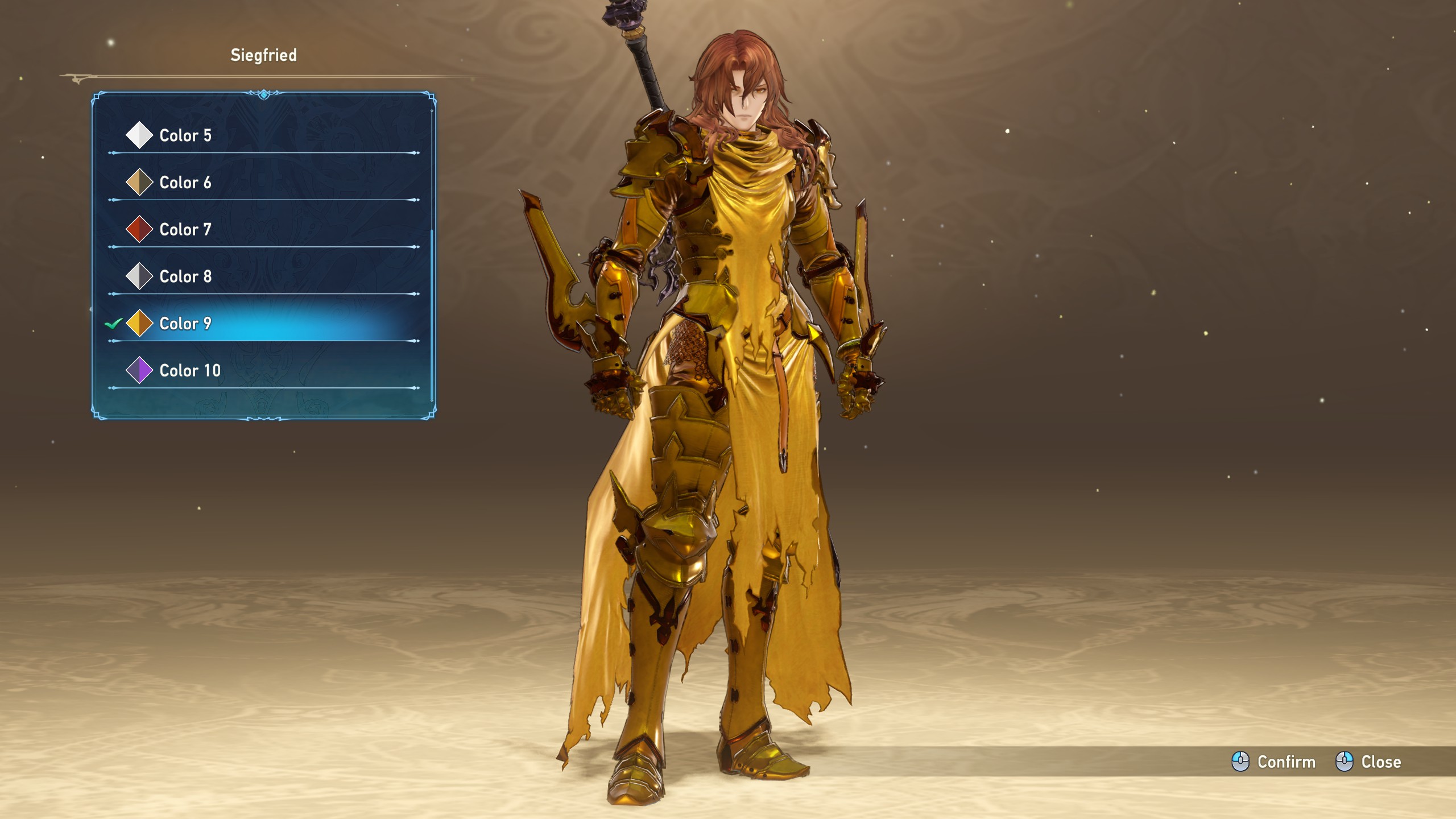Close the color selection screen
Image resolution: width=1456 pixels, height=819 pixels.
tap(1368, 762)
